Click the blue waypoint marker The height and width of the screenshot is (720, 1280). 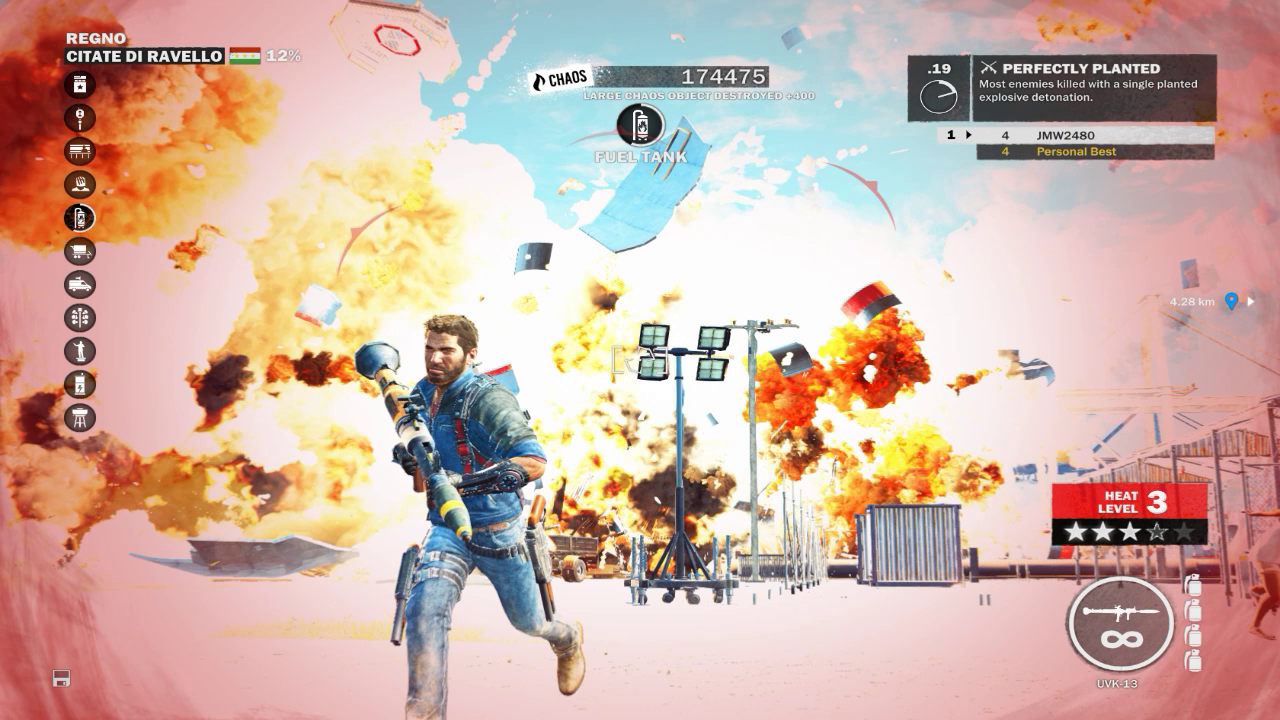pyautogui.click(x=1232, y=300)
